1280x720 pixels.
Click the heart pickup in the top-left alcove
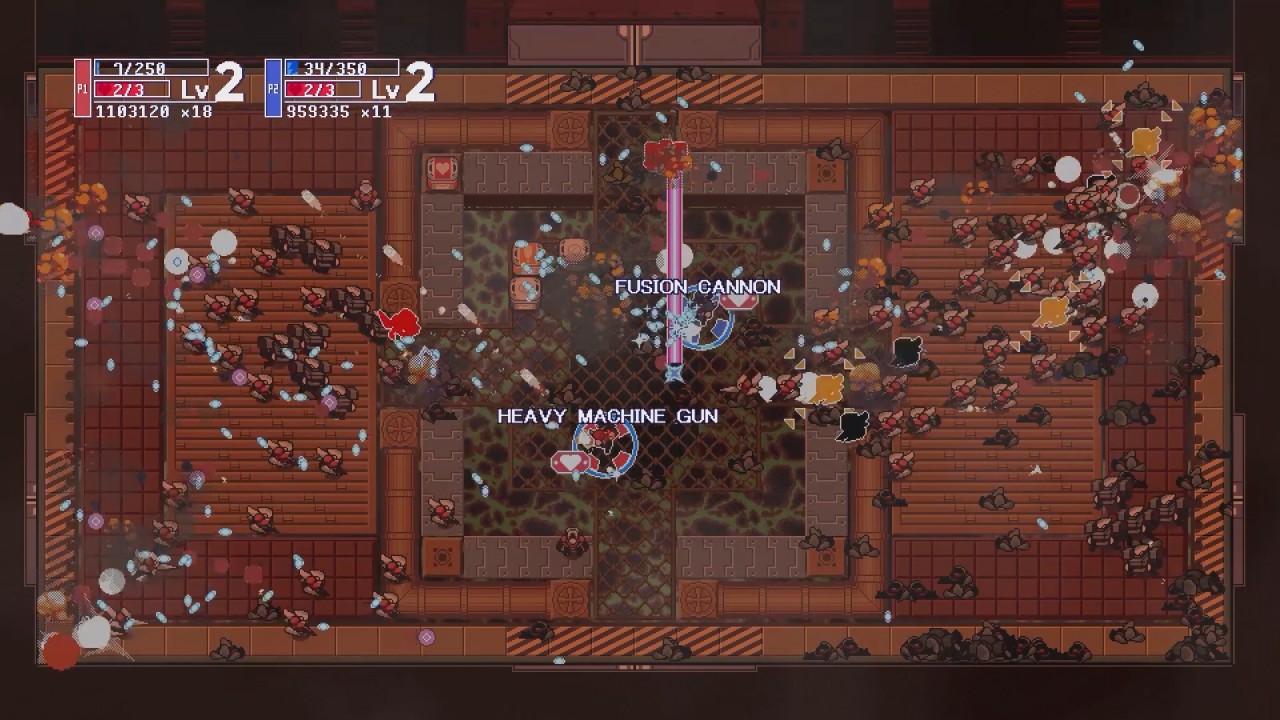click(441, 172)
